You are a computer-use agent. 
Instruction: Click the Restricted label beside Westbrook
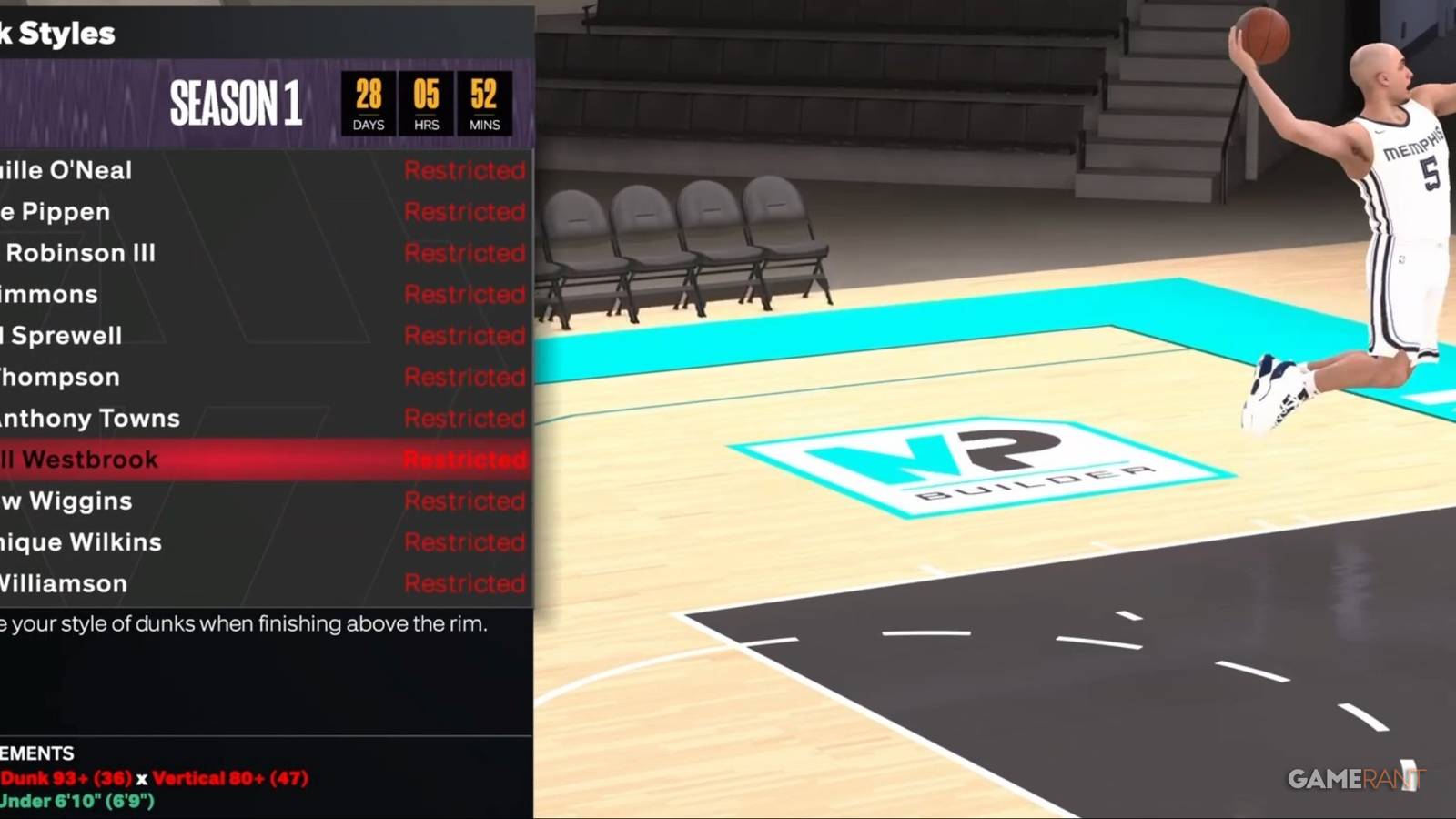[465, 460]
